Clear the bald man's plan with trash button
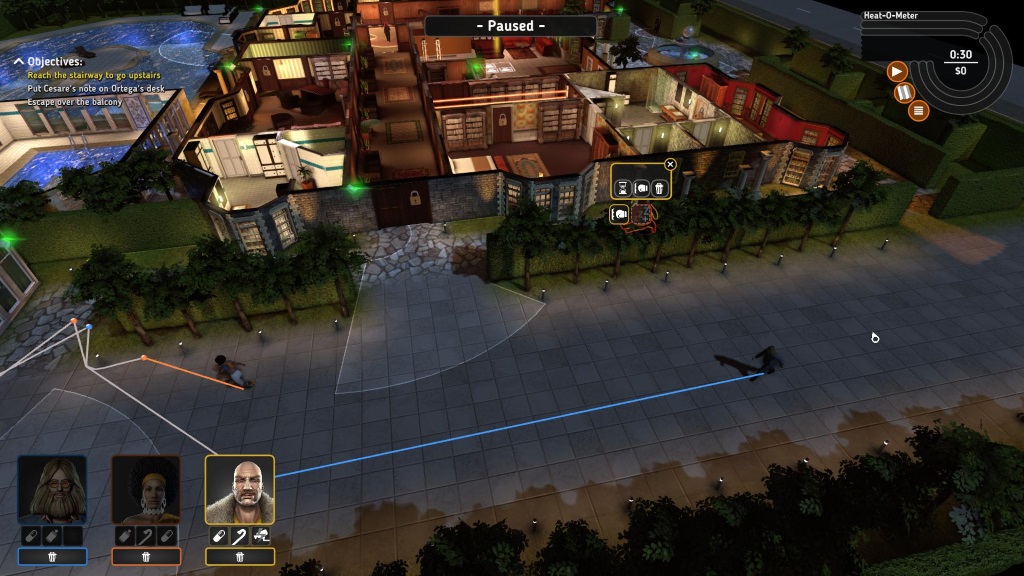1024x576 pixels. 240,556
